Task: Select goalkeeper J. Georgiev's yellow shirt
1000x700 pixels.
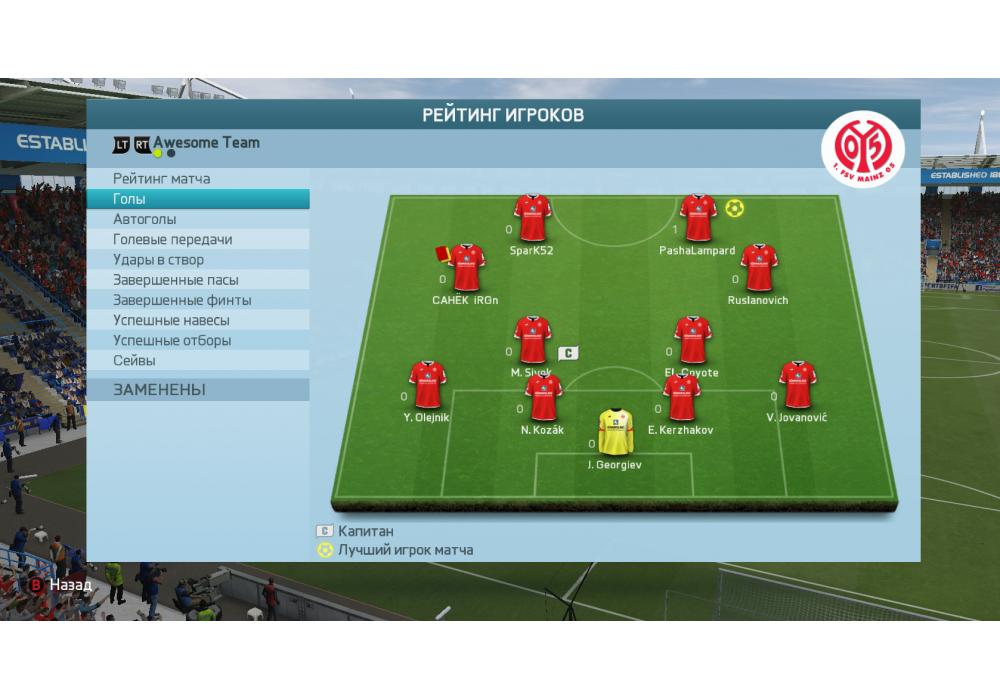Action: tap(615, 432)
